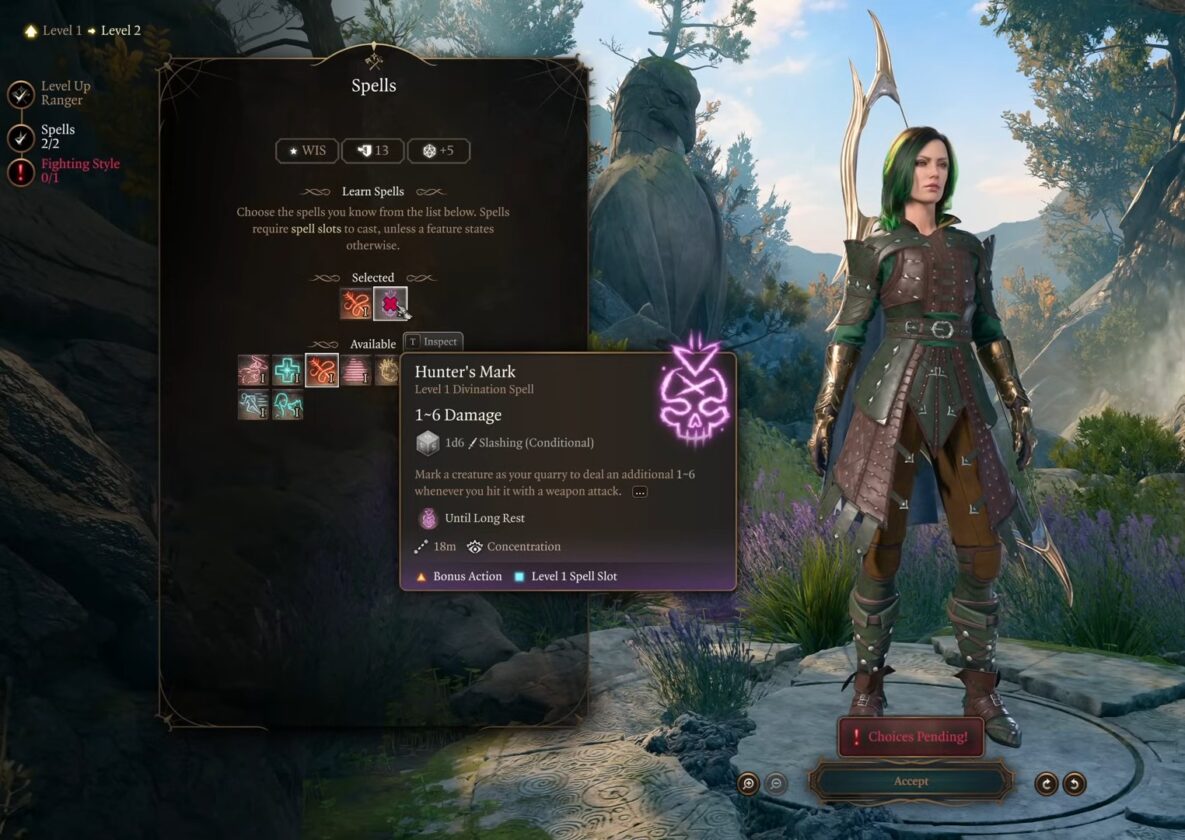This screenshot has width=1185, height=840.
Task: Deselect Ensnaring Strike in the Selected row
Action: coord(355,303)
